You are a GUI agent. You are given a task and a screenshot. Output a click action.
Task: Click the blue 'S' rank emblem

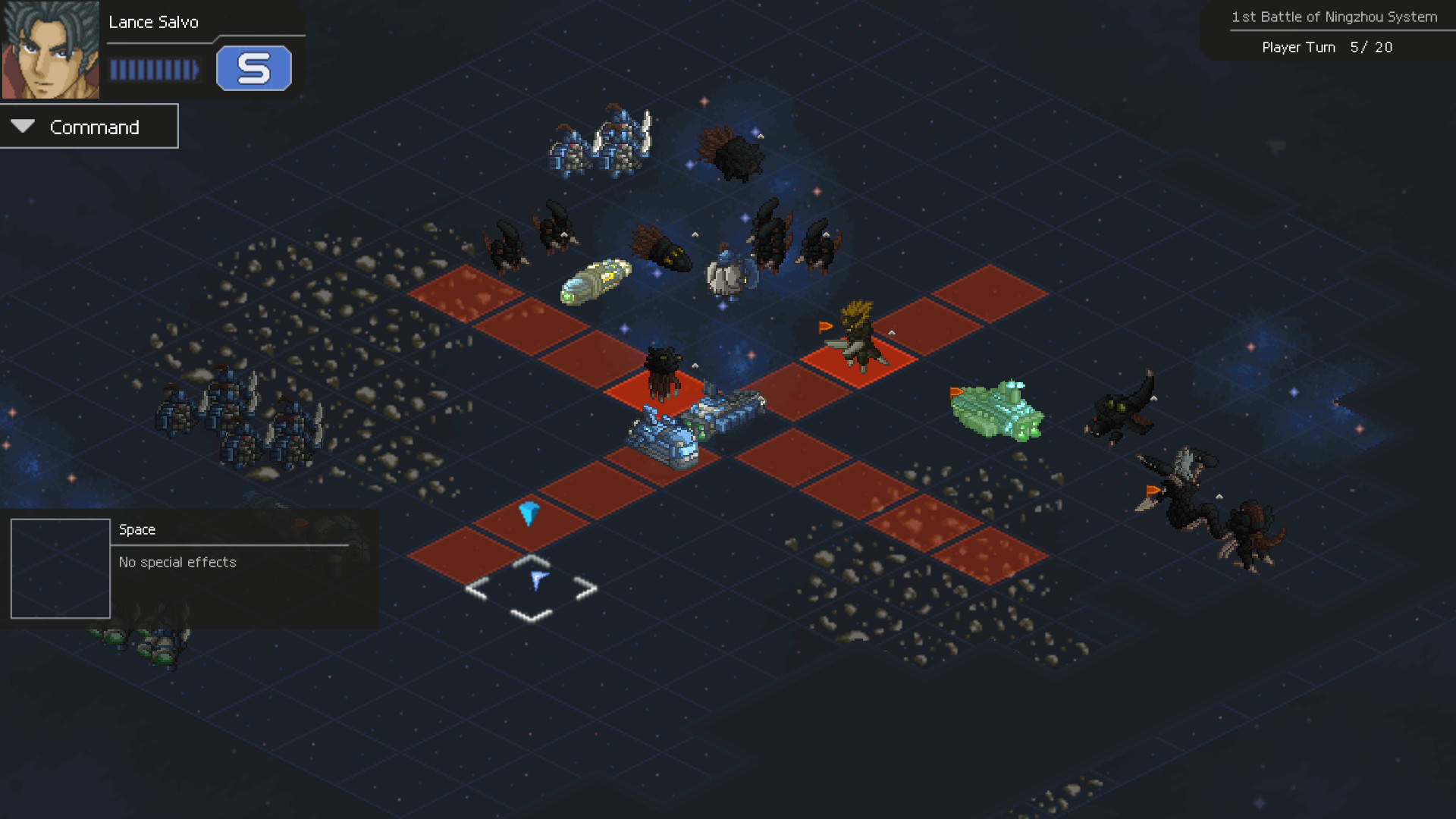click(x=255, y=68)
